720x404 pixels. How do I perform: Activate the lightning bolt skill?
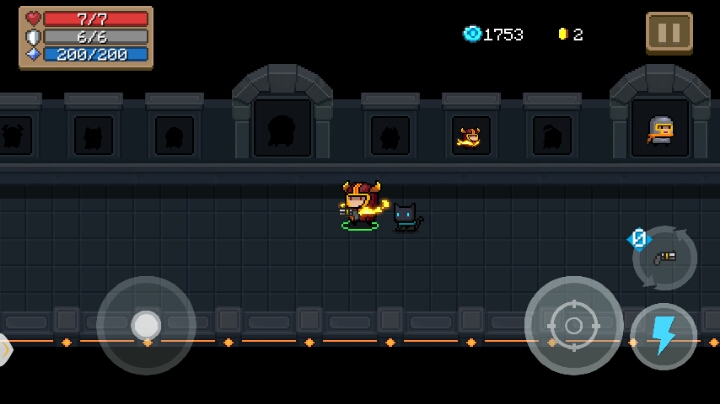point(664,336)
